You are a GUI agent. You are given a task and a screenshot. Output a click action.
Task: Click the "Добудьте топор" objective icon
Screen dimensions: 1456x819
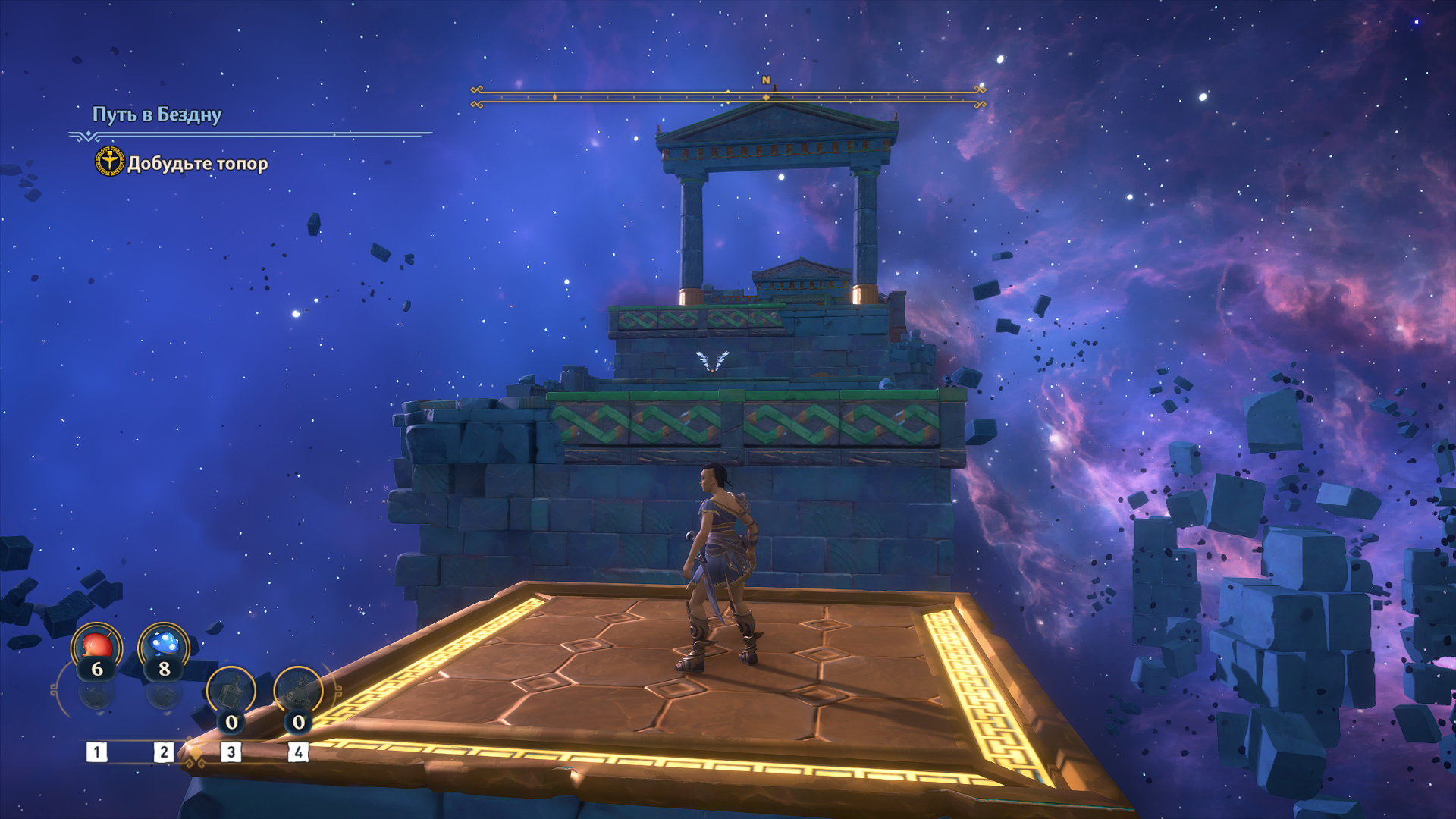pyautogui.click(x=109, y=162)
